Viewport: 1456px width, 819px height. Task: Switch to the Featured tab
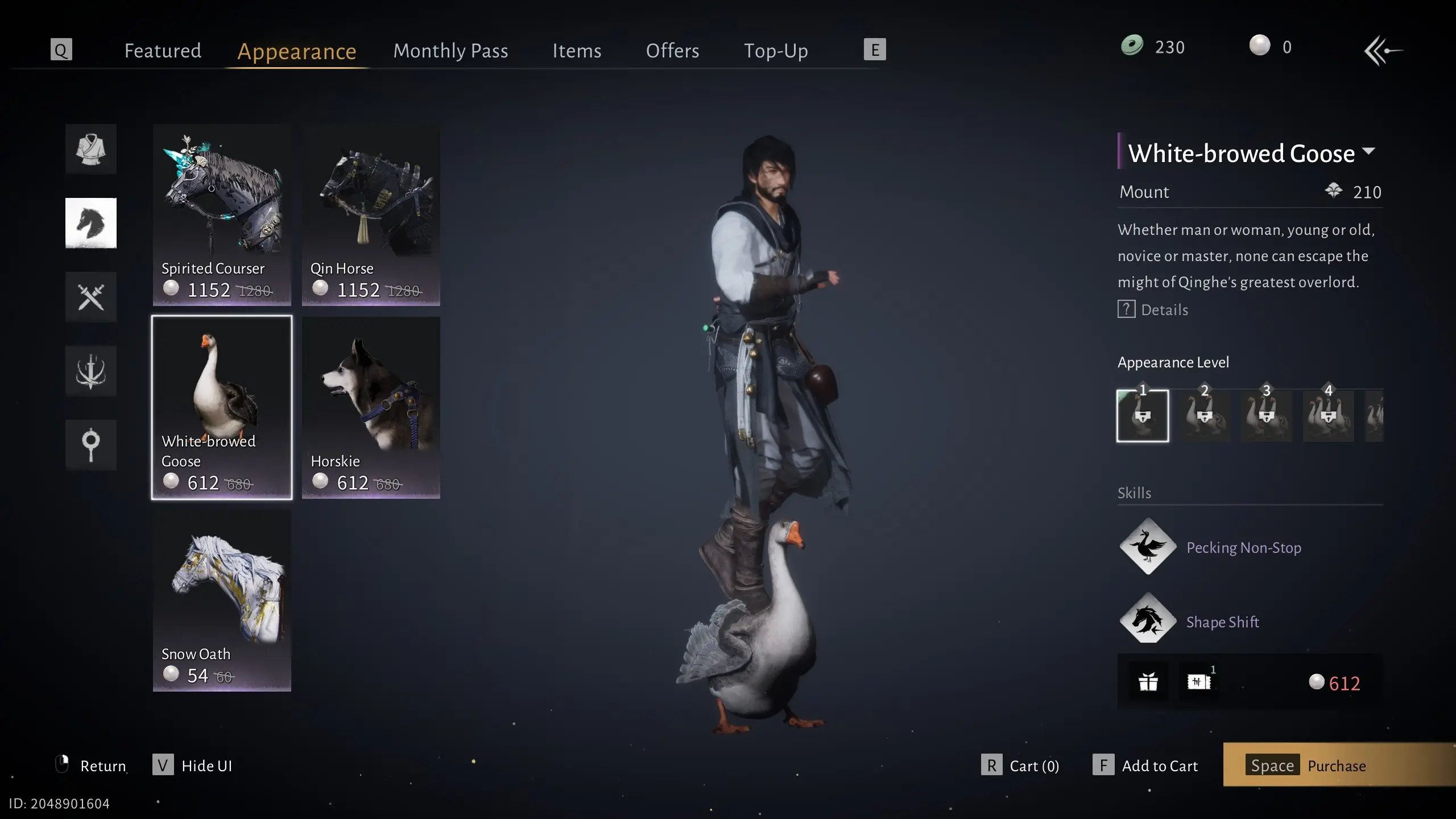(163, 51)
